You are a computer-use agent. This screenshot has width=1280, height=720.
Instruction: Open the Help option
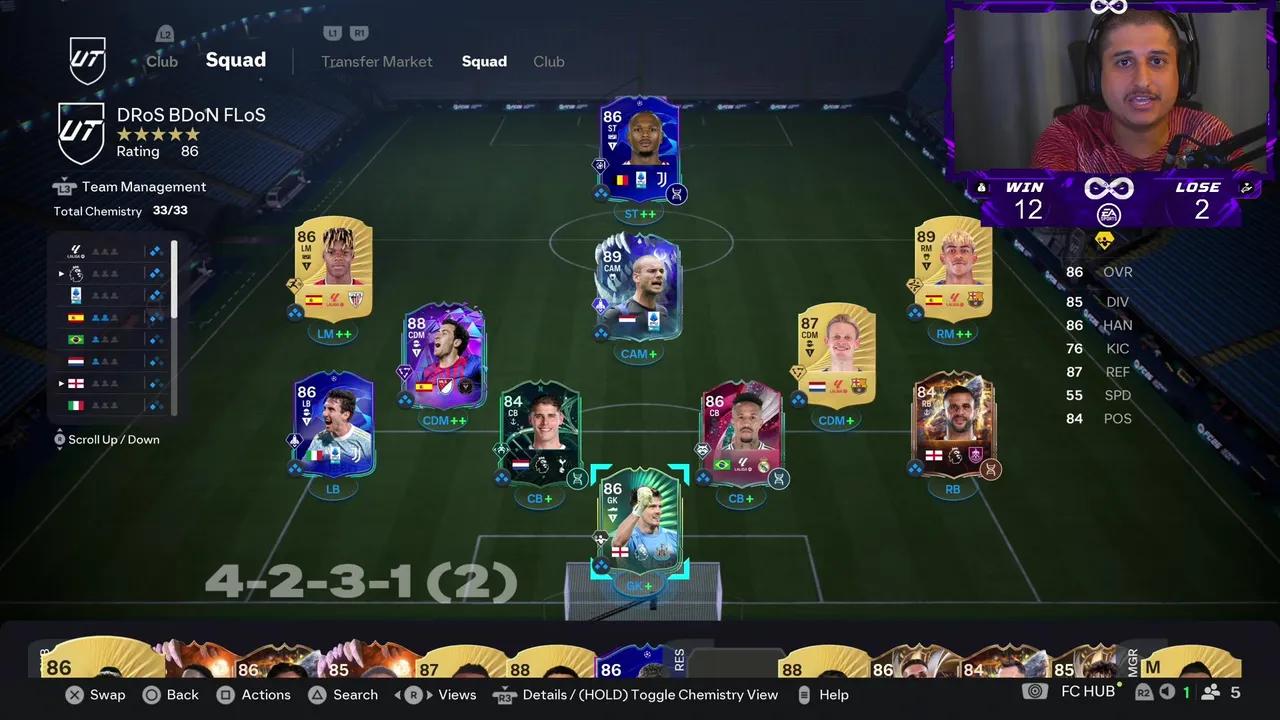click(x=835, y=694)
